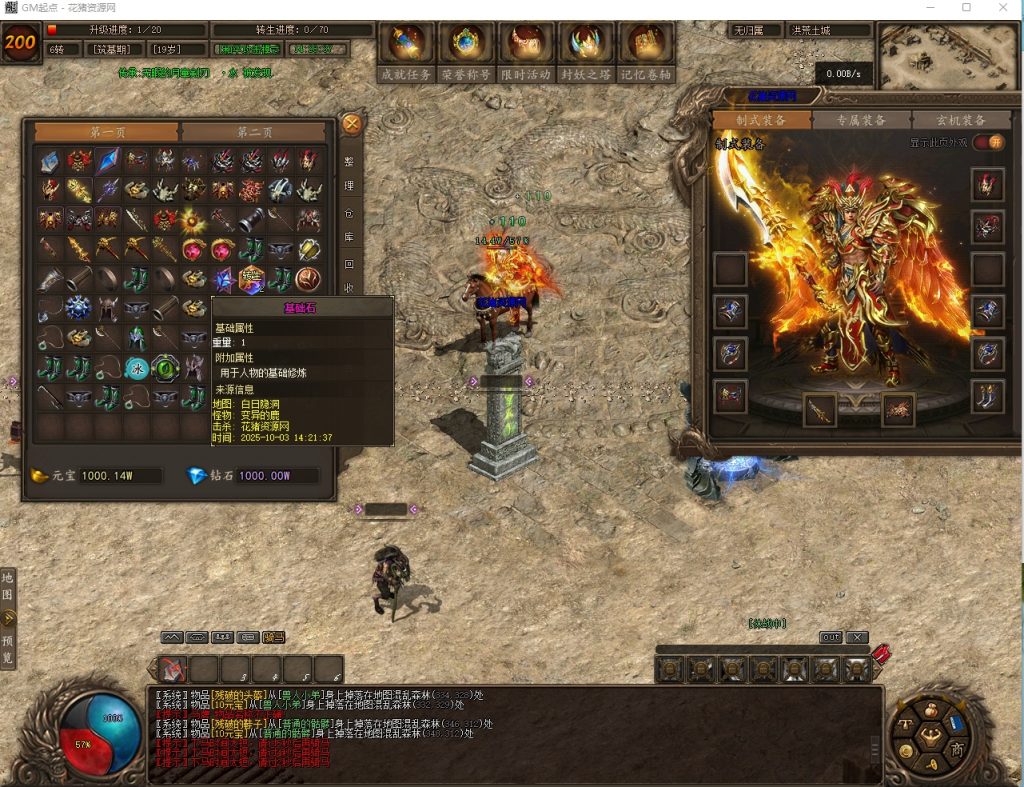Select the equipped boots slot

pyautogui.click(x=988, y=395)
